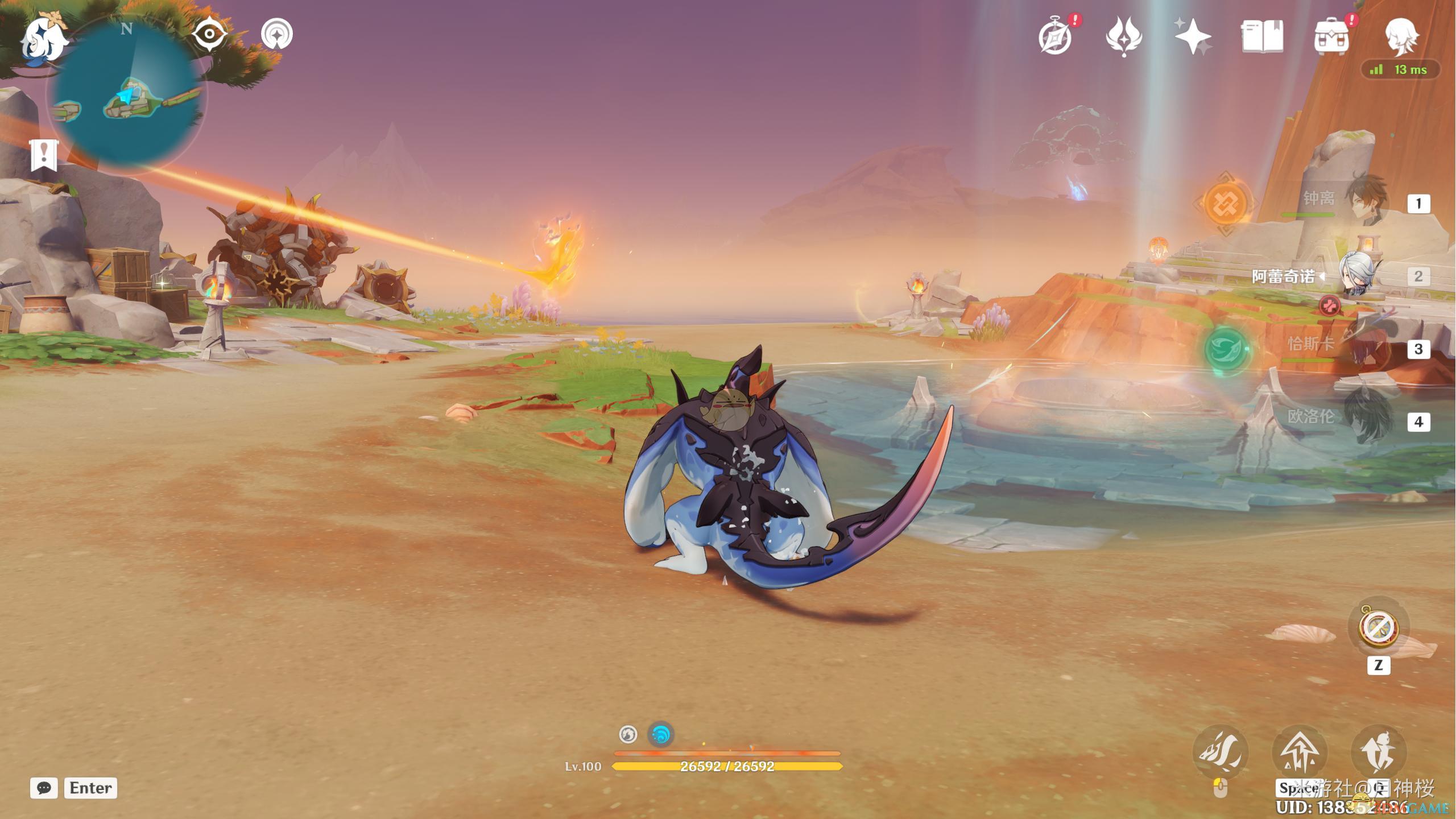Image resolution: width=1456 pixels, height=819 pixels.
Task: Click the quest navigation icon beside the eye
Action: coord(277,34)
